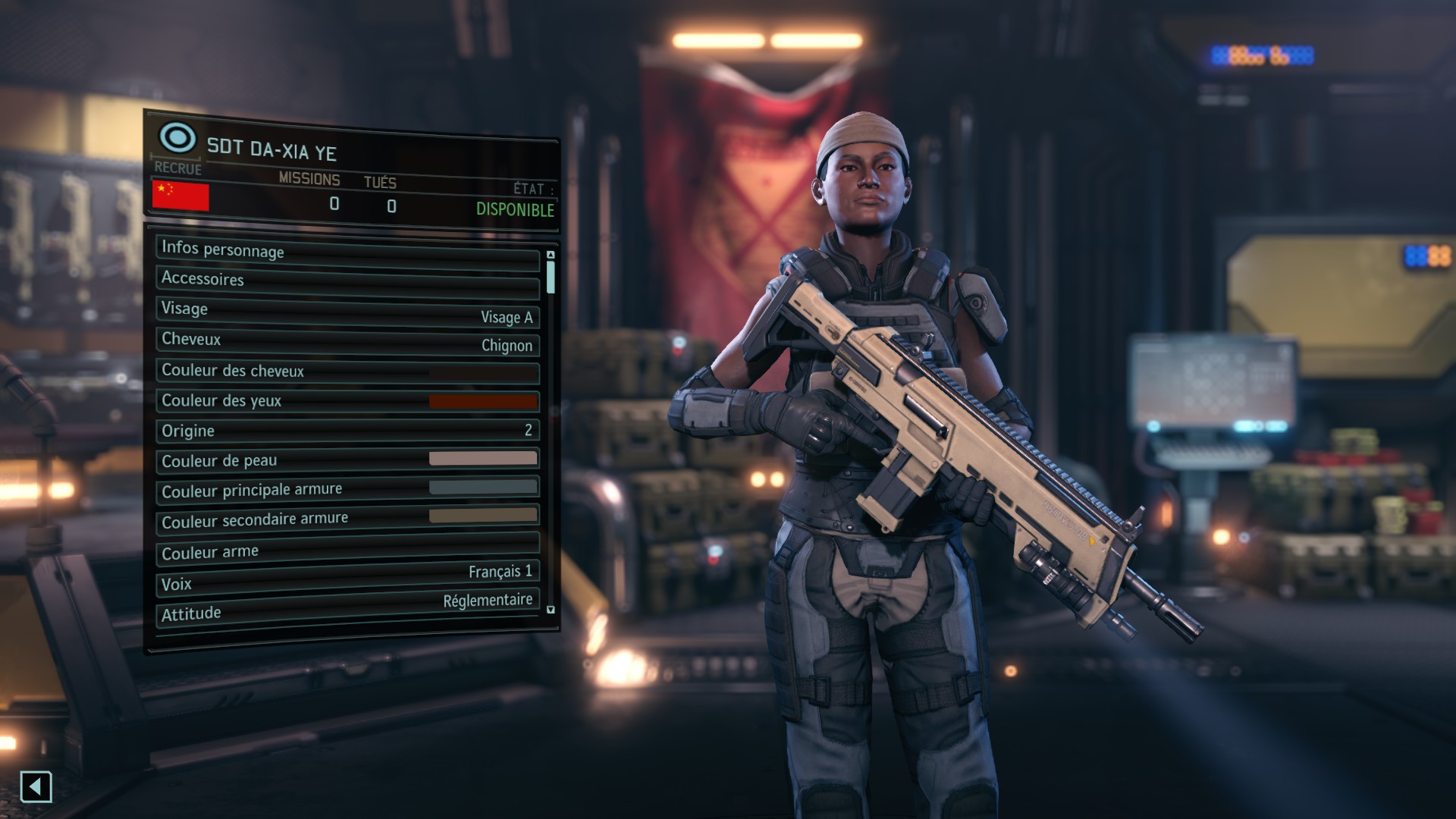Change Couleur secondaire armure color
This screenshot has height=819, width=1456.
(483, 516)
